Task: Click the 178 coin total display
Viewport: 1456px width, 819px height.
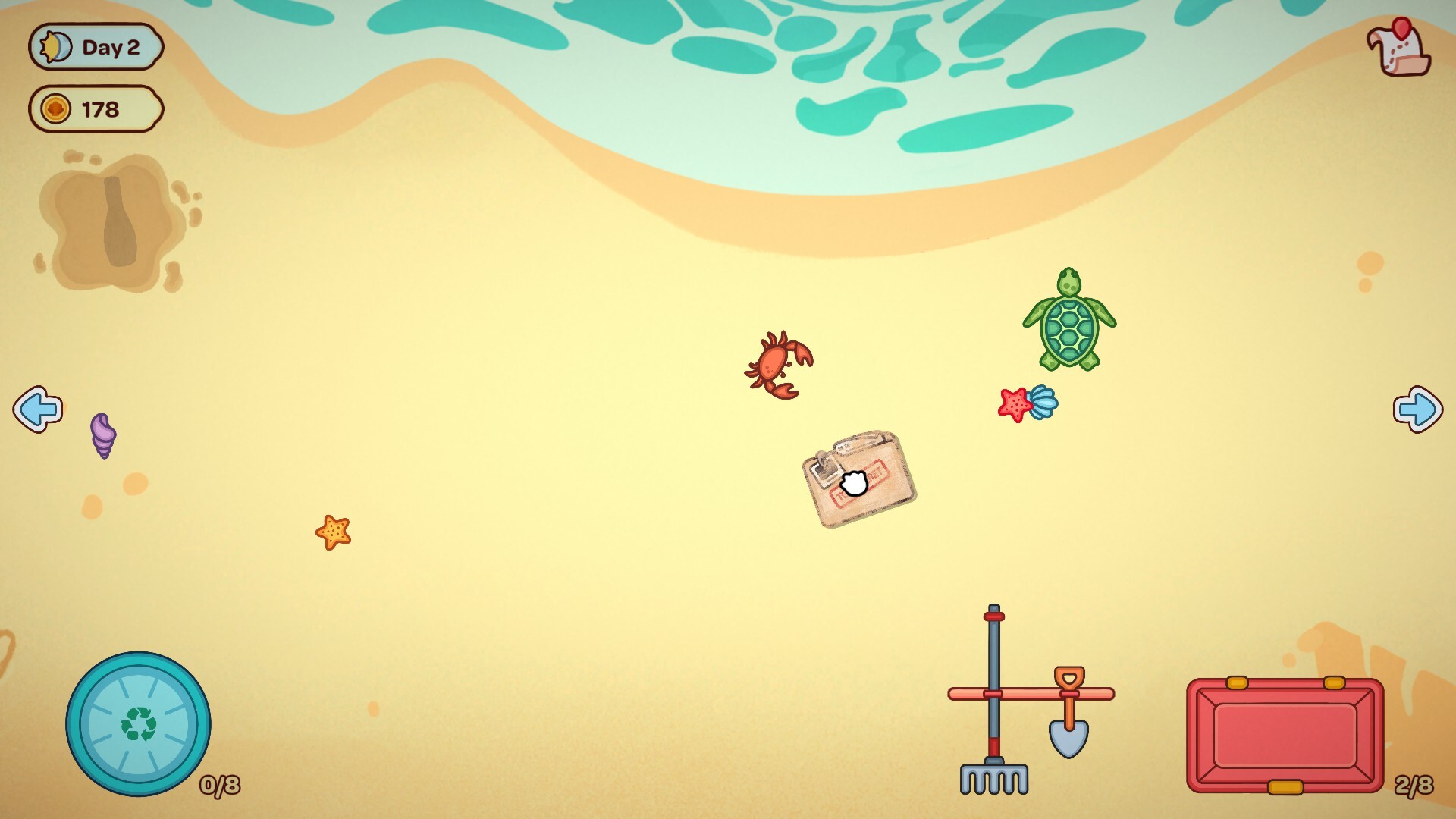Action: (99, 108)
